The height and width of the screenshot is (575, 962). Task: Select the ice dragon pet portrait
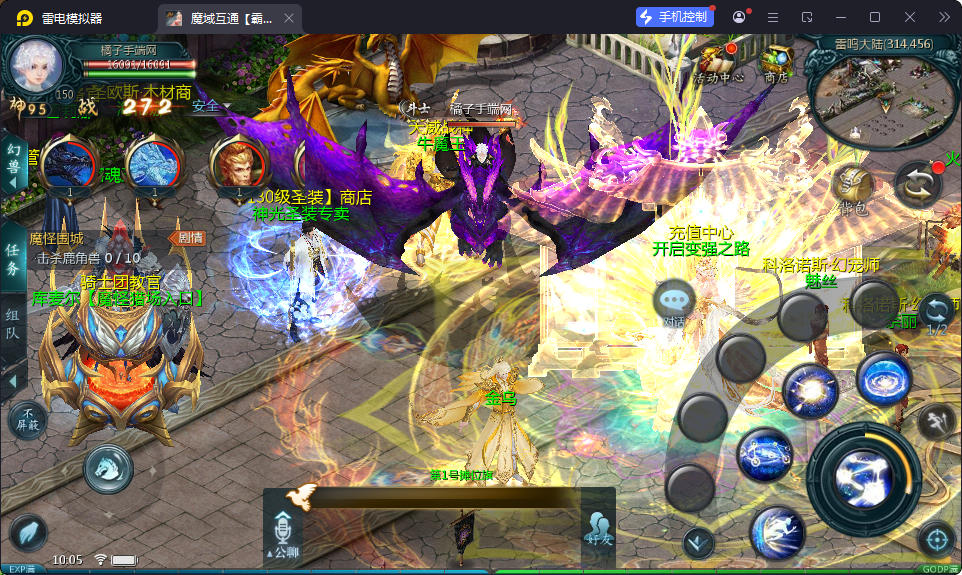click(x=154, y=163)
